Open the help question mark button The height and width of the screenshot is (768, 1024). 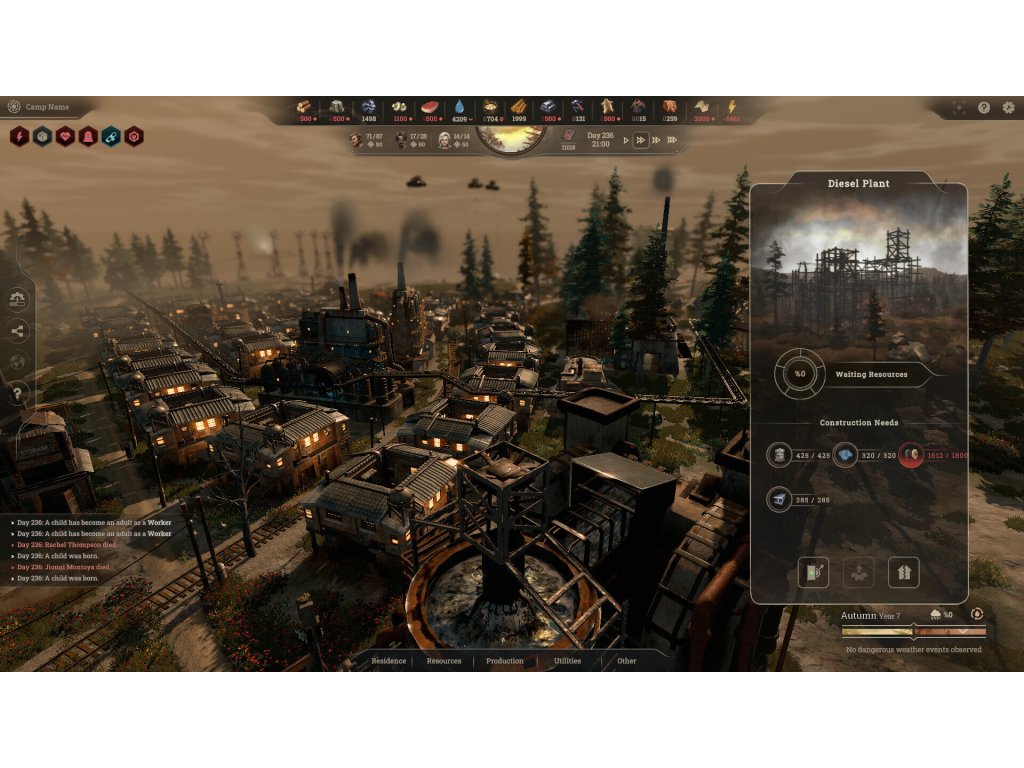coord(984,107)
